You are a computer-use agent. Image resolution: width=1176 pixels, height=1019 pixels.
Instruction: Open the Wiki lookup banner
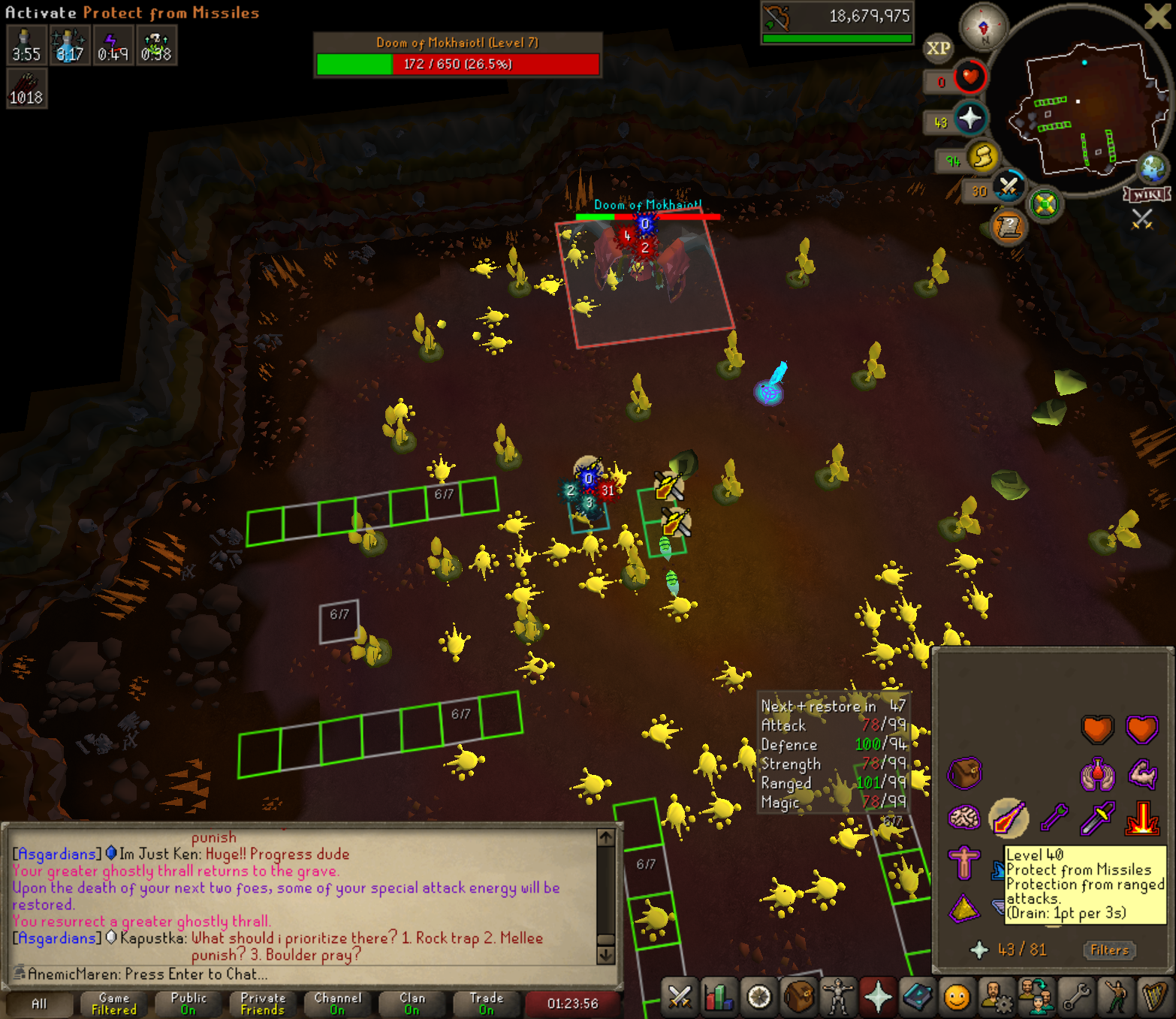pos(1147,194)
